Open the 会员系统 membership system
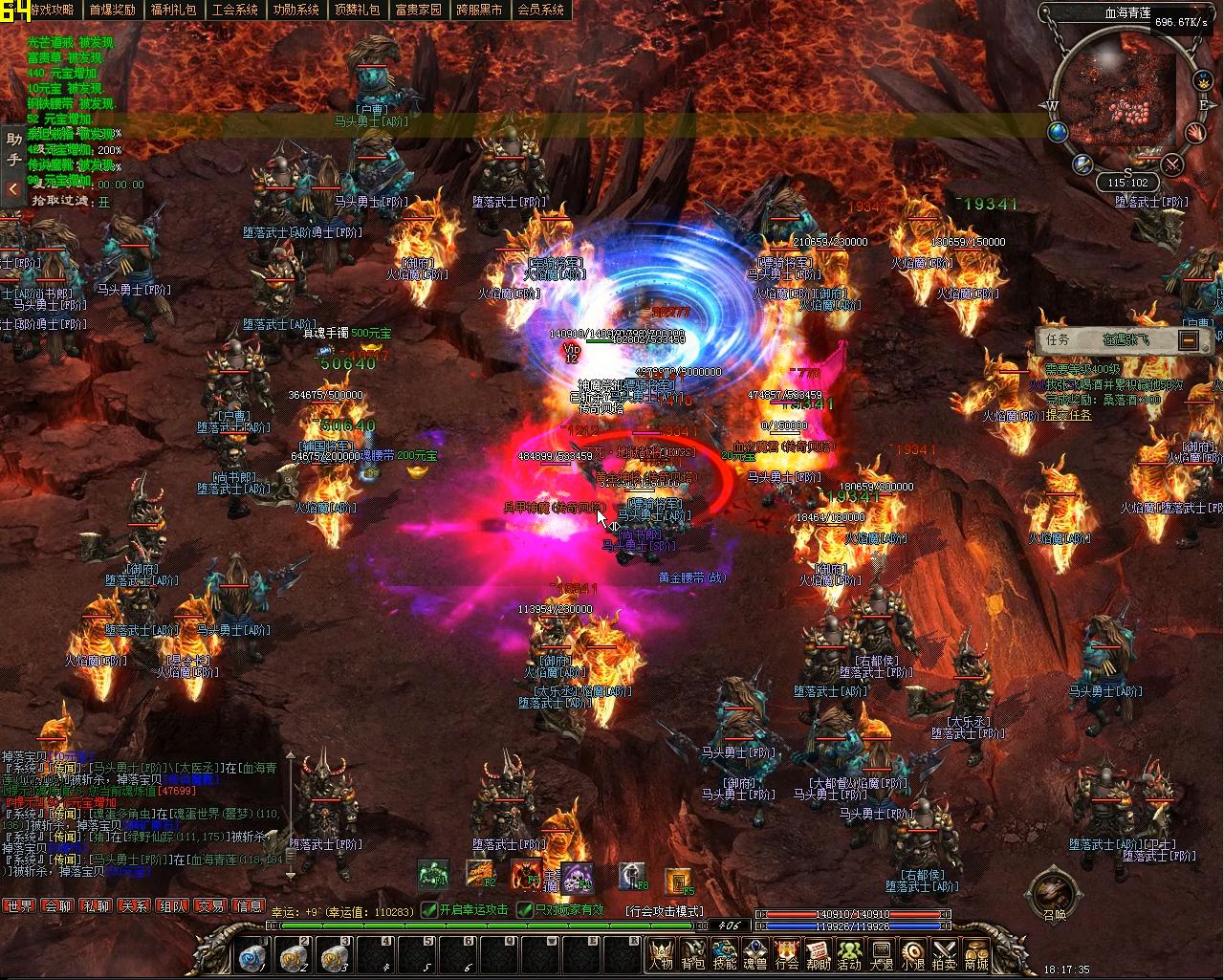 (x=540, y=10)
